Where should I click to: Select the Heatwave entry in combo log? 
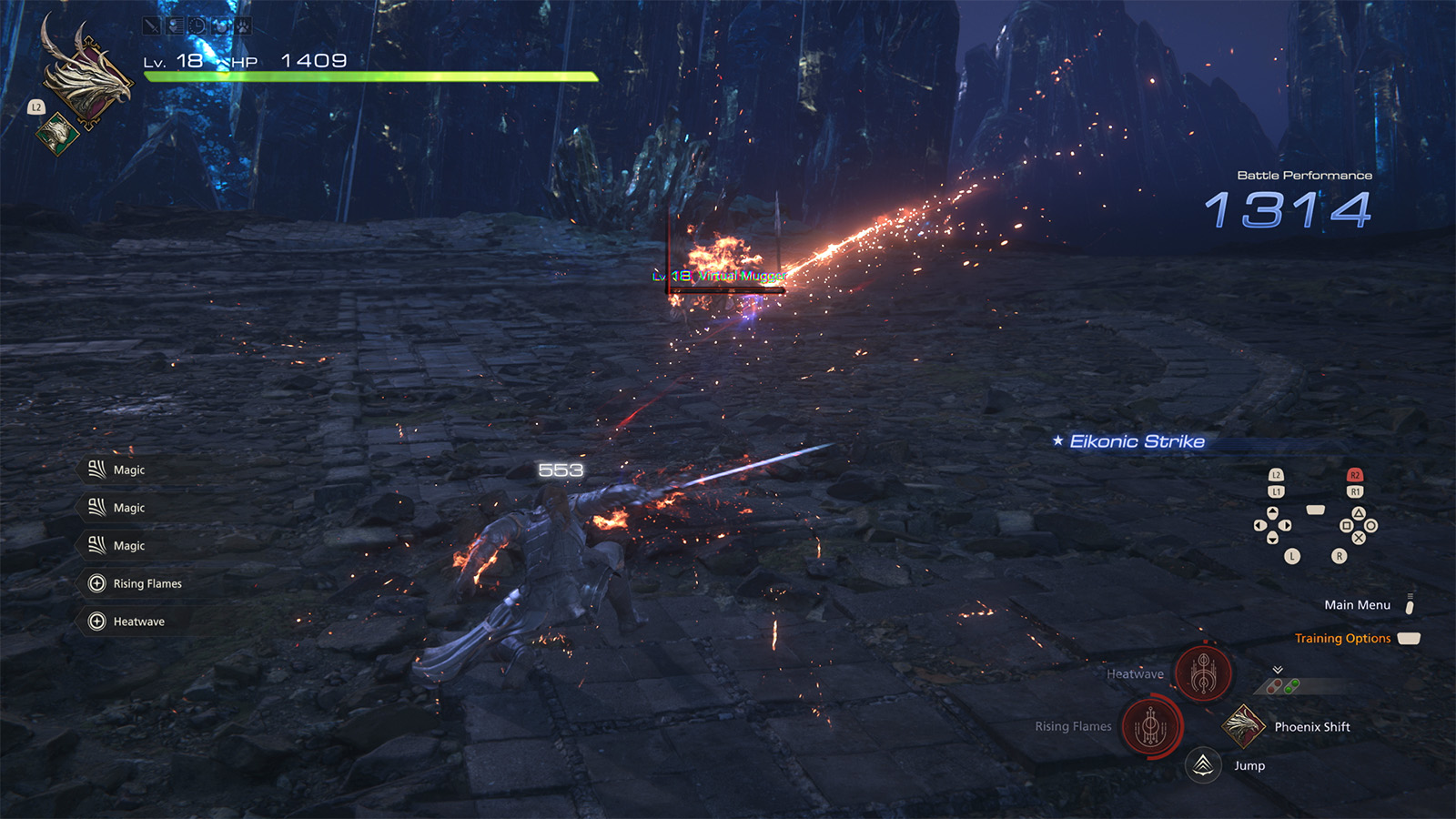[x=138, y=622]
